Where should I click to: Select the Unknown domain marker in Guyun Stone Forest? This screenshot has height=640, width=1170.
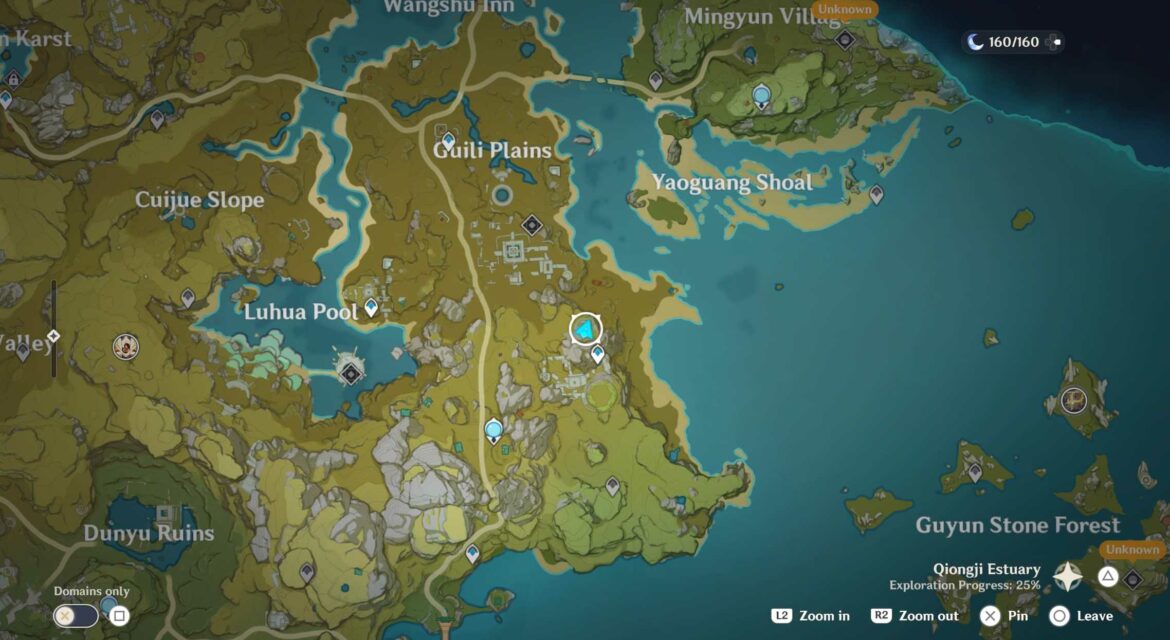pos(1133,578)
